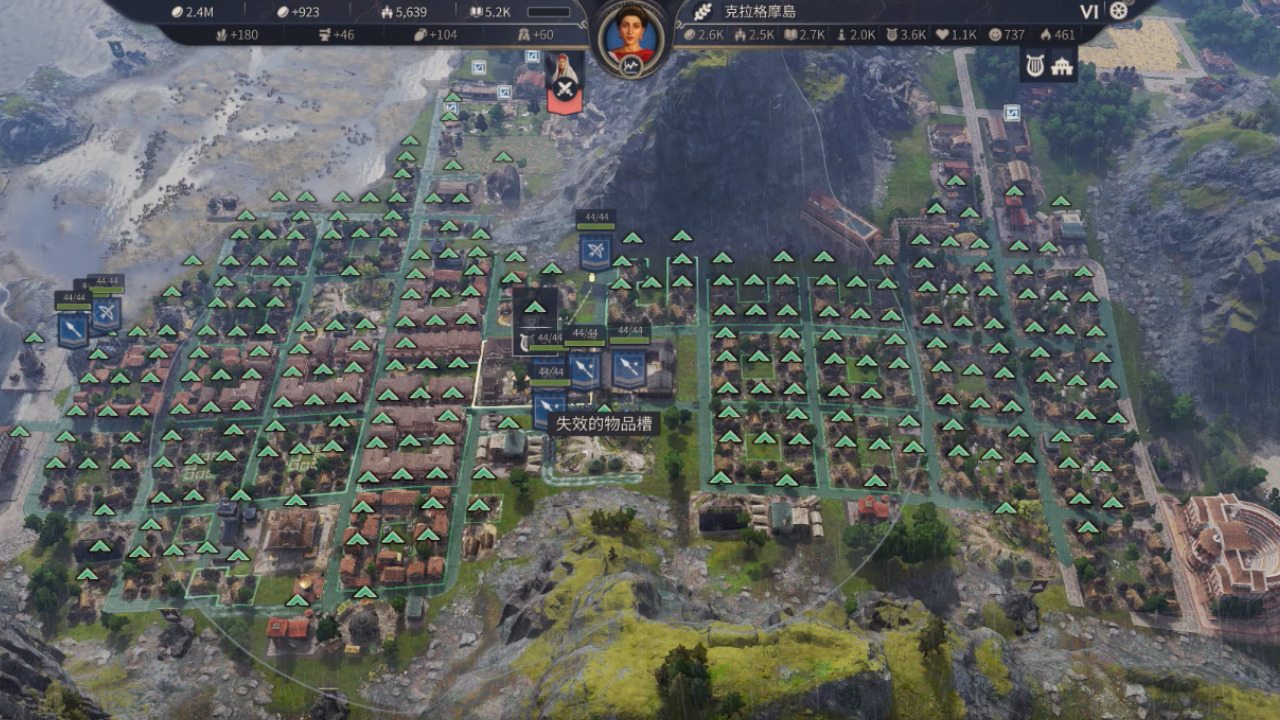Open the governor portrait at top center
The image size is (1280, 720).
(632, 32)
